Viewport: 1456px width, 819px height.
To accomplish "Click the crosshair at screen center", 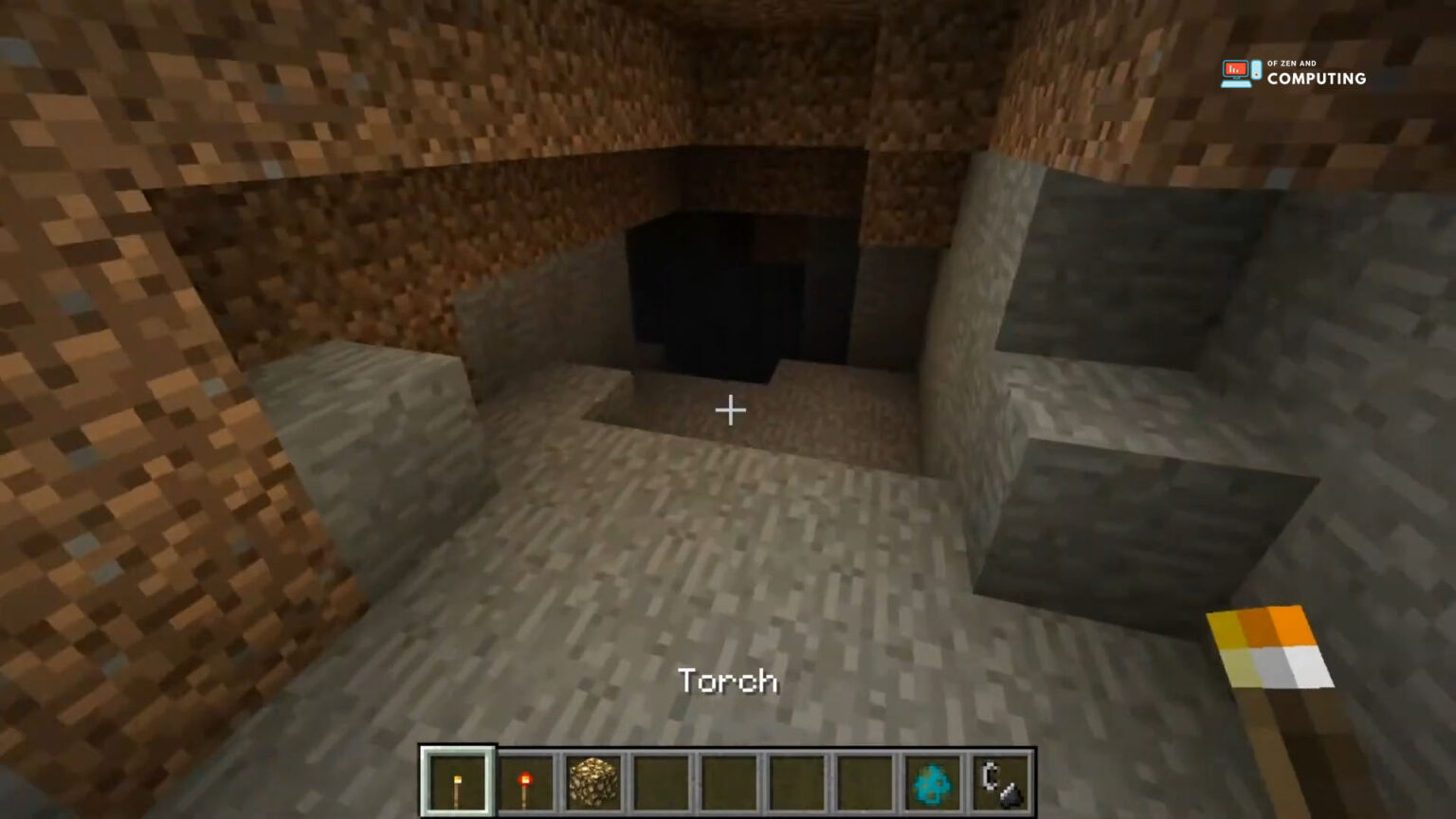I will click(x=728, y=410).
